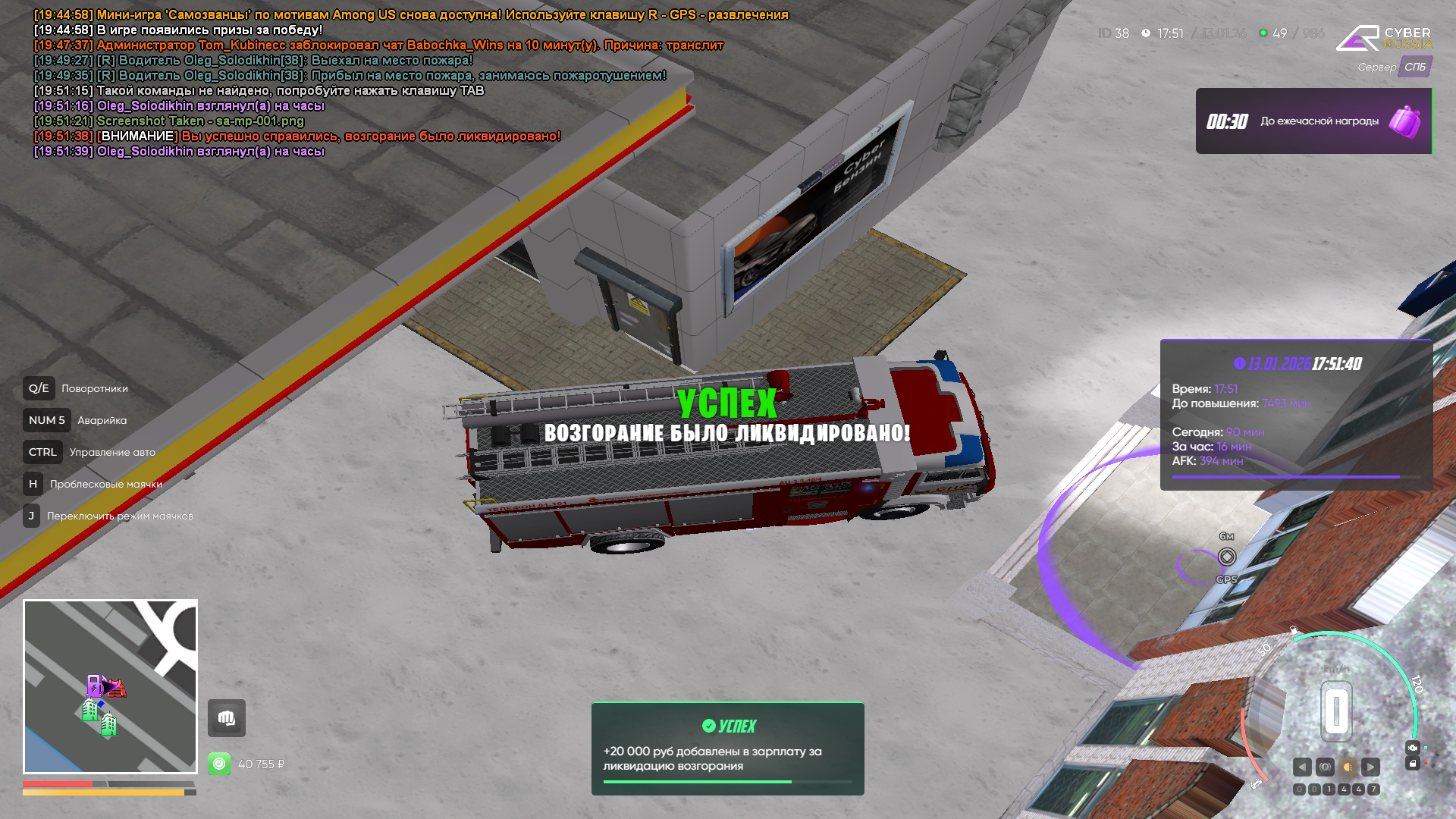
Task: Open the hourly reward gift panel
Action: pos(1313,121)
